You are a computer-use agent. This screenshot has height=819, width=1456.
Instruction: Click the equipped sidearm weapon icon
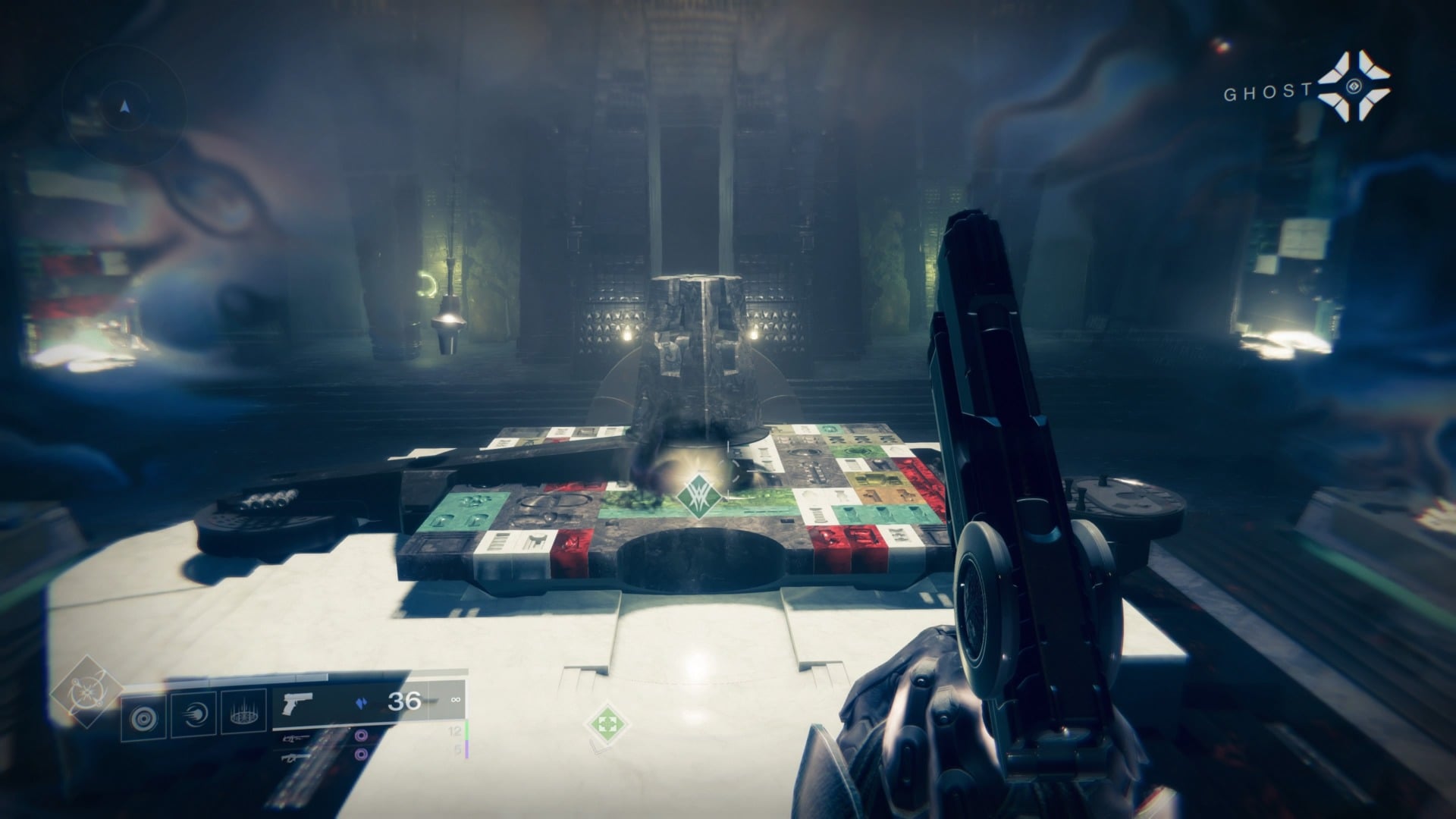click(x=297, y=701)
